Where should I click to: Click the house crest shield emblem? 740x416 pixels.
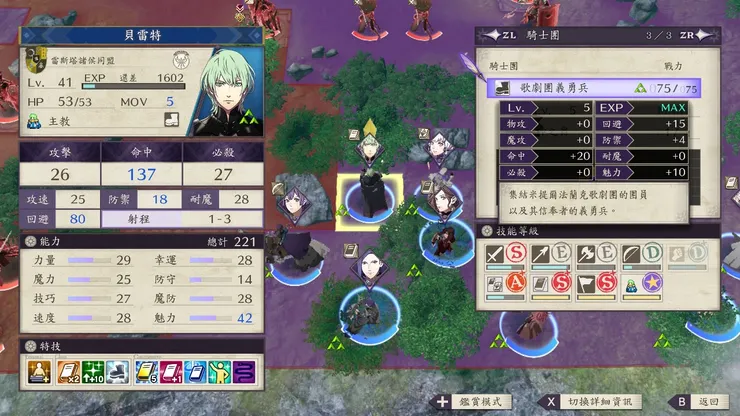(x=38, y=63)
